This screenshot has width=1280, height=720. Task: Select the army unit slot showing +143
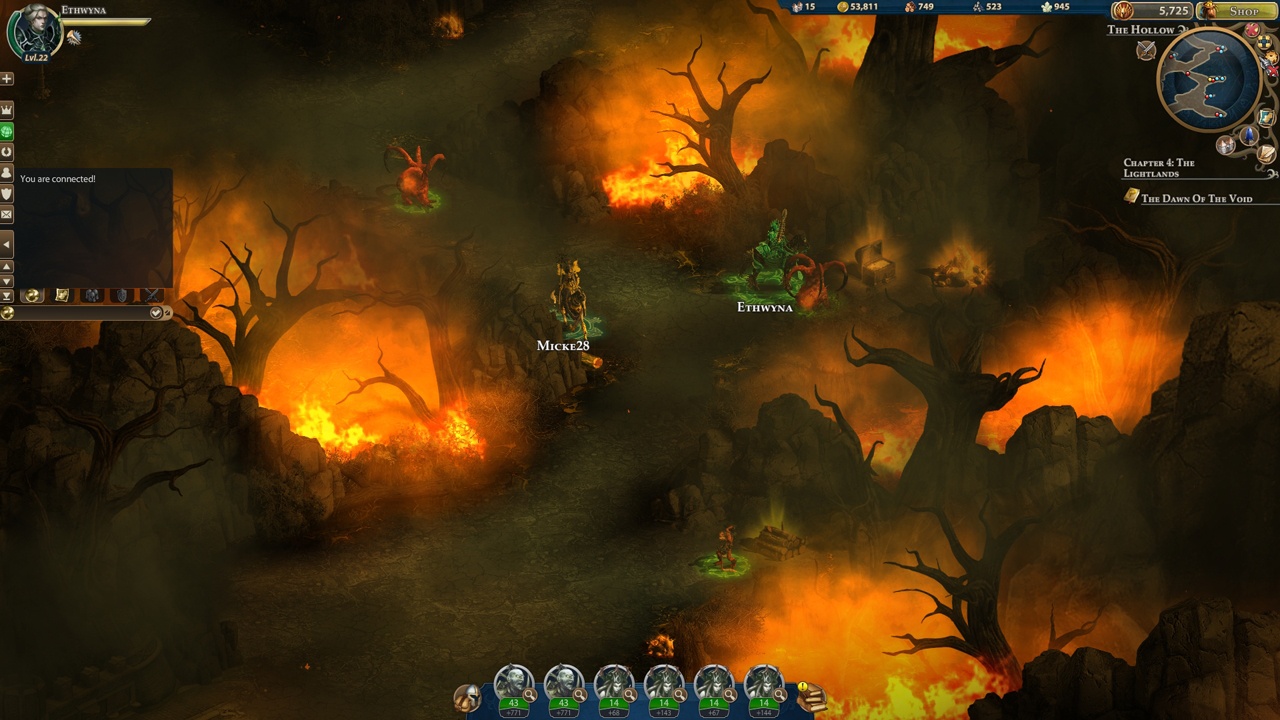664,688
